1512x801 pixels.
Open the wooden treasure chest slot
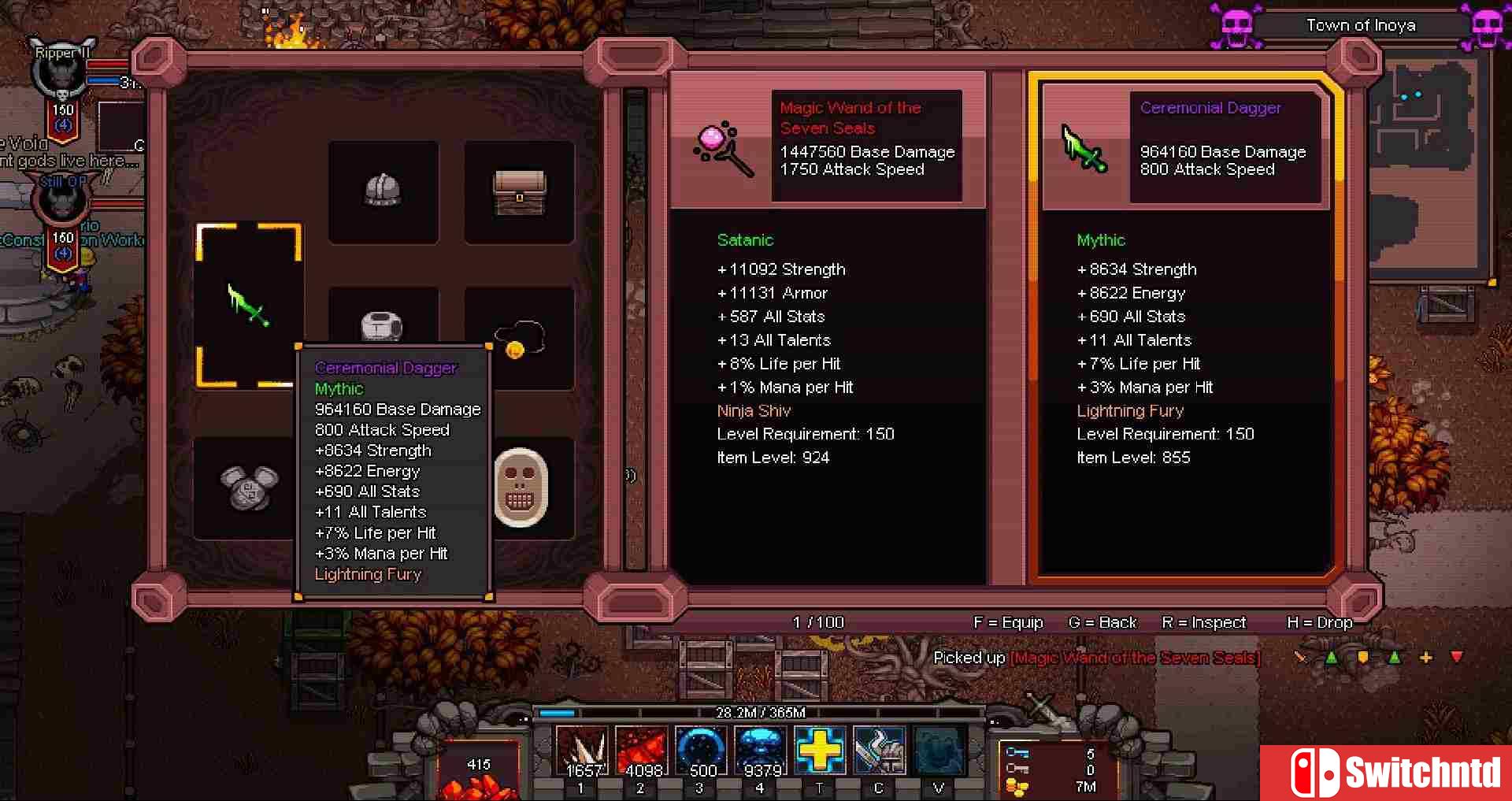(519, 191)
